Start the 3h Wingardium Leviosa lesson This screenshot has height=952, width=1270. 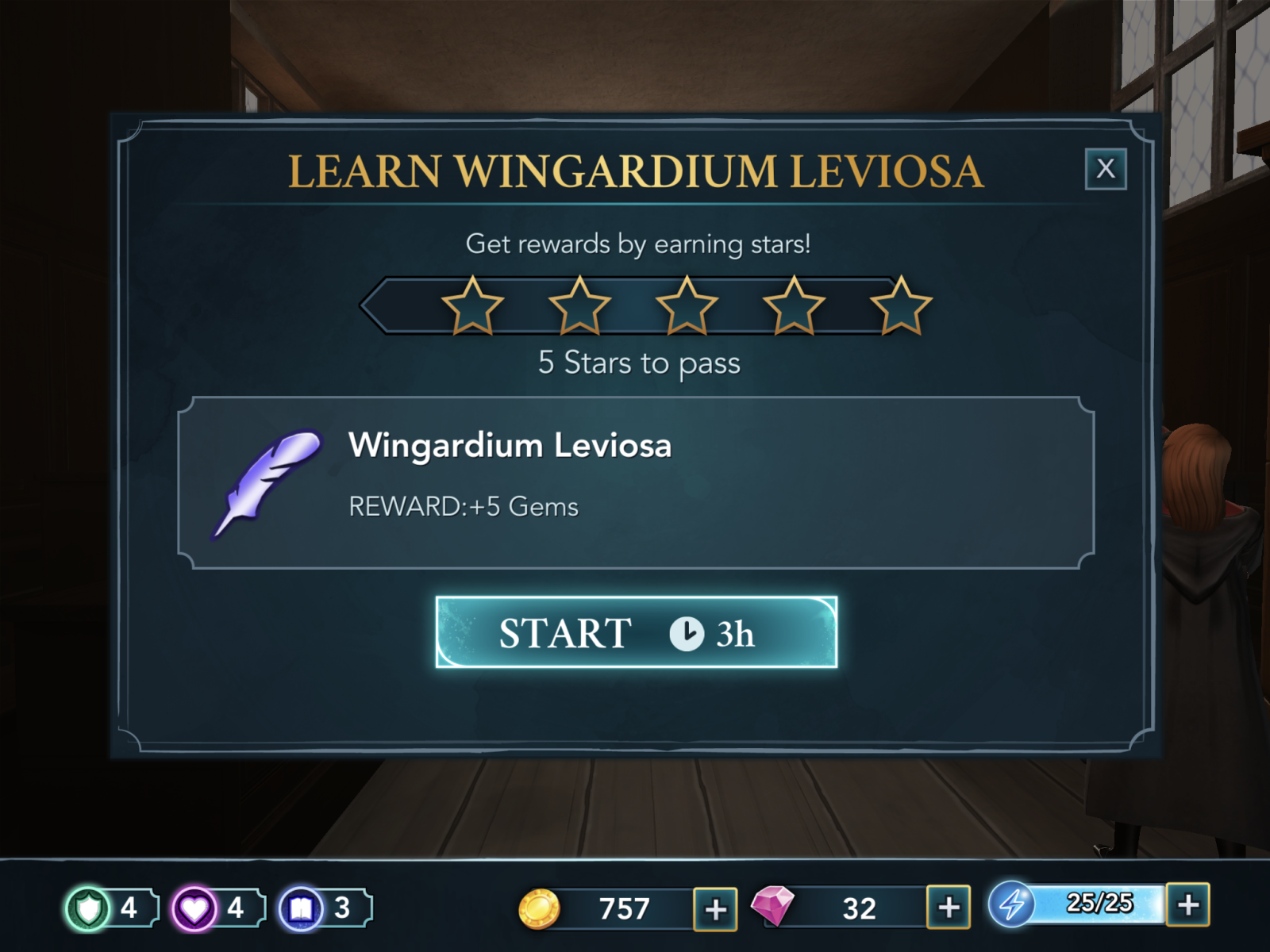click(636, 632)
